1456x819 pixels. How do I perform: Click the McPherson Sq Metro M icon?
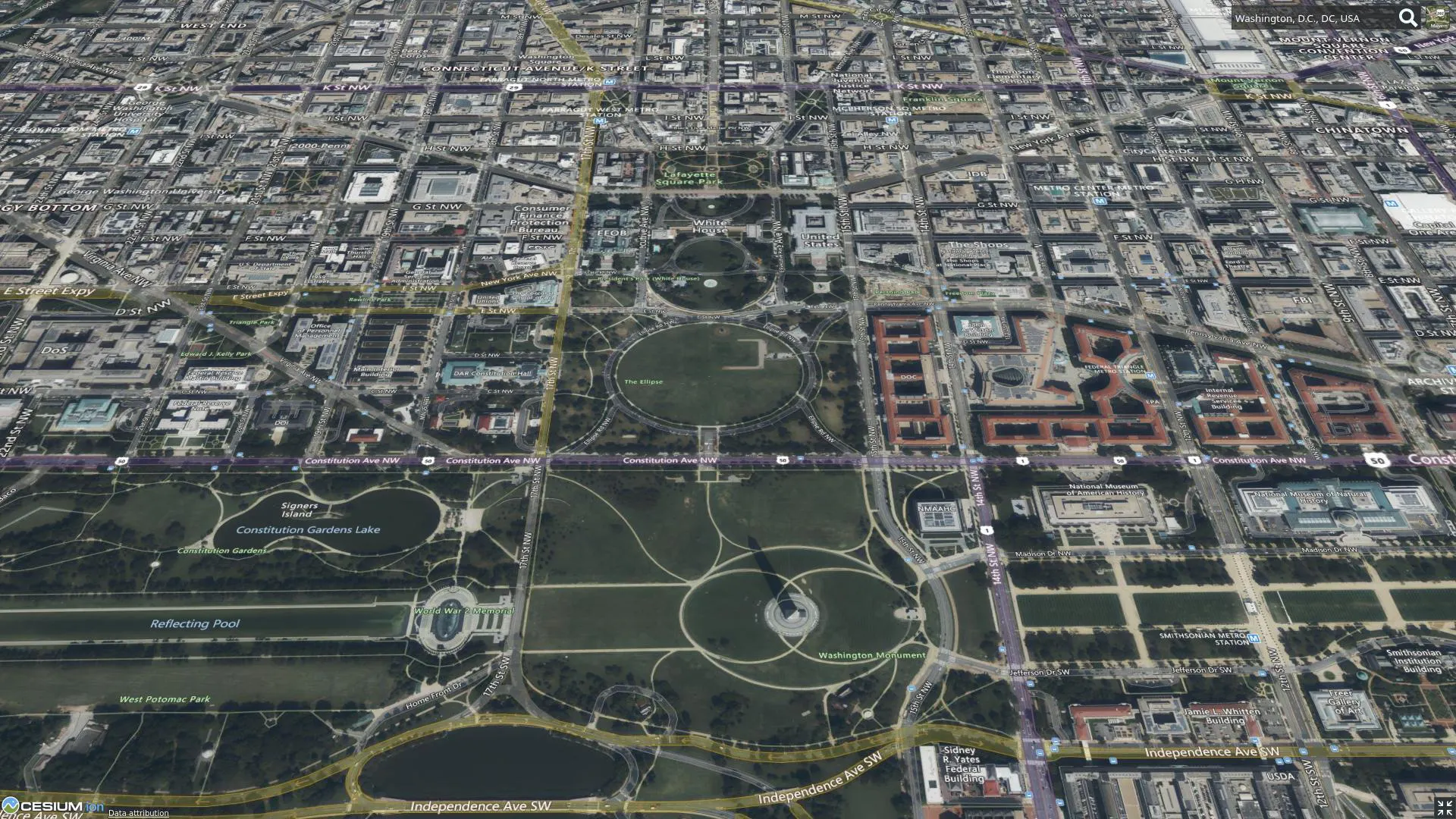(x=892, y=120)
